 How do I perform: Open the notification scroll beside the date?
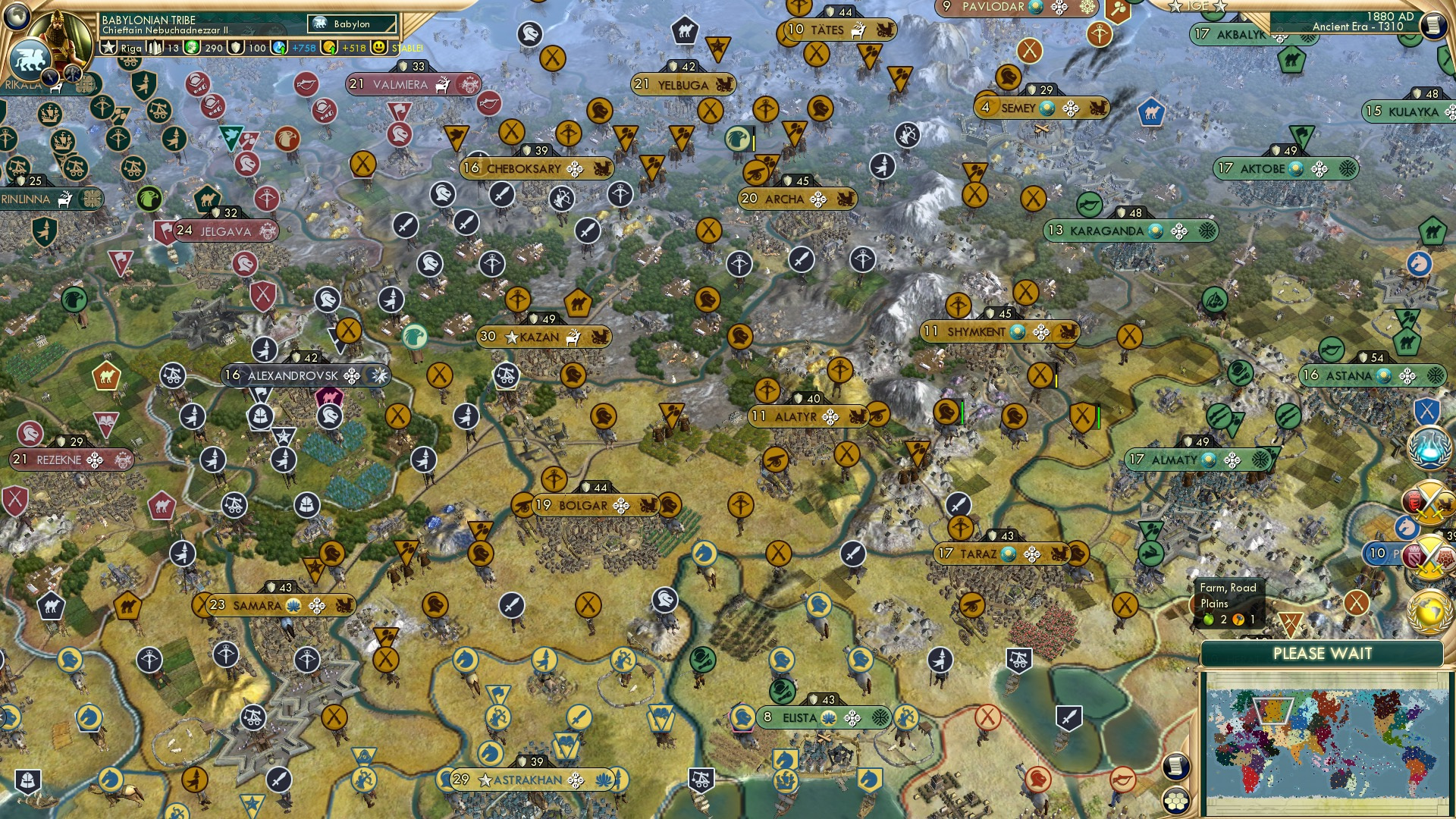coord(1433,25)
